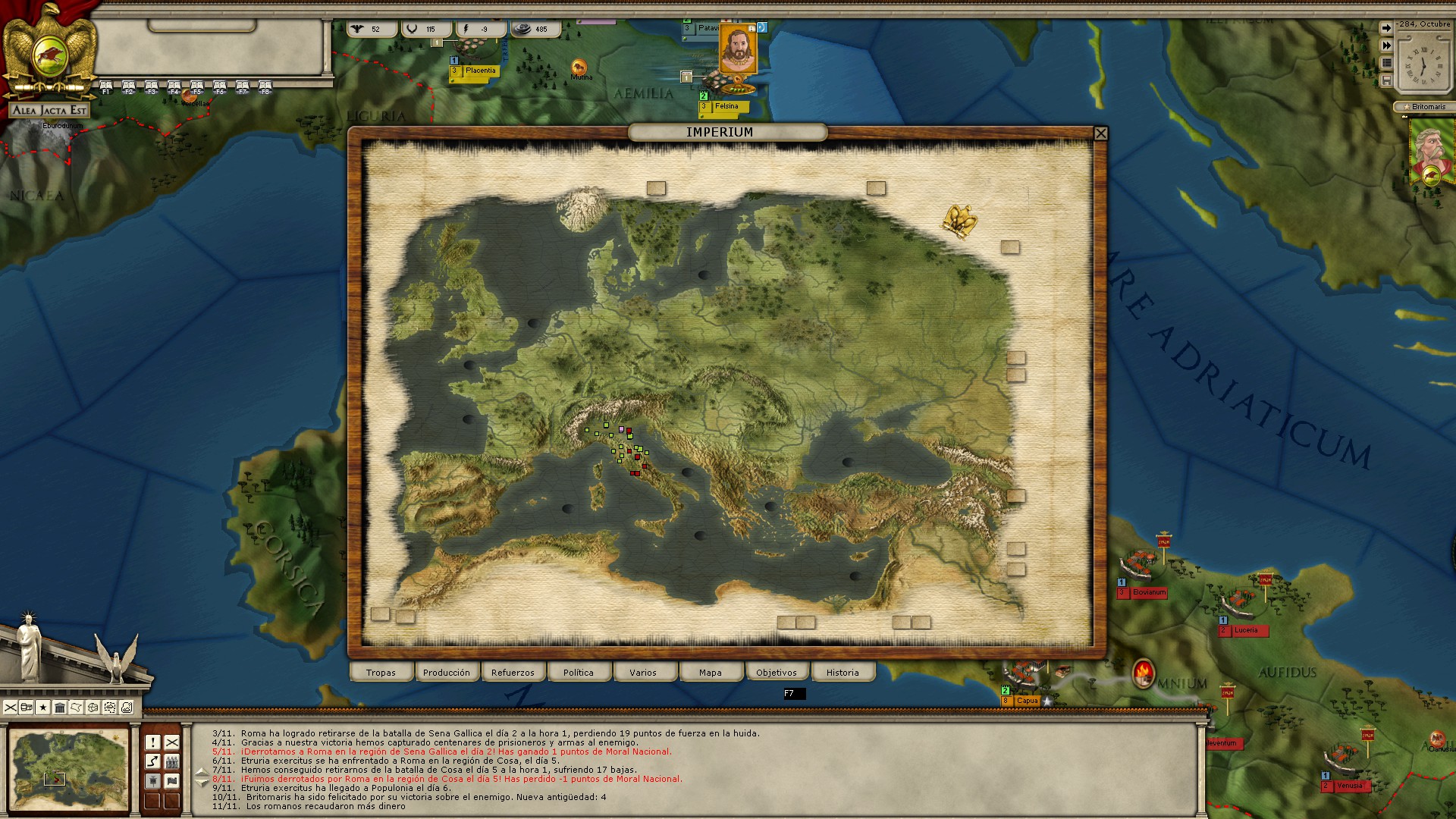
Task: Expand the message log with the up chevron
Action: pyautogui.click(x=202, y=772)
